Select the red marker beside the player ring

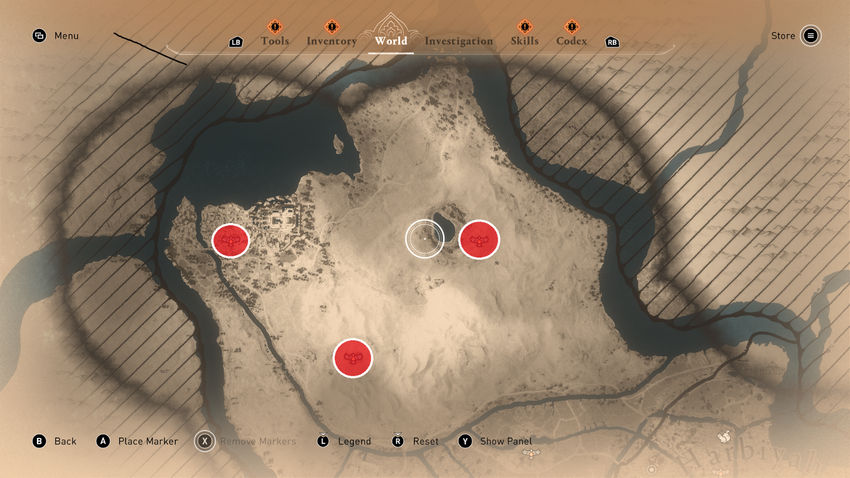coord(479,239)
